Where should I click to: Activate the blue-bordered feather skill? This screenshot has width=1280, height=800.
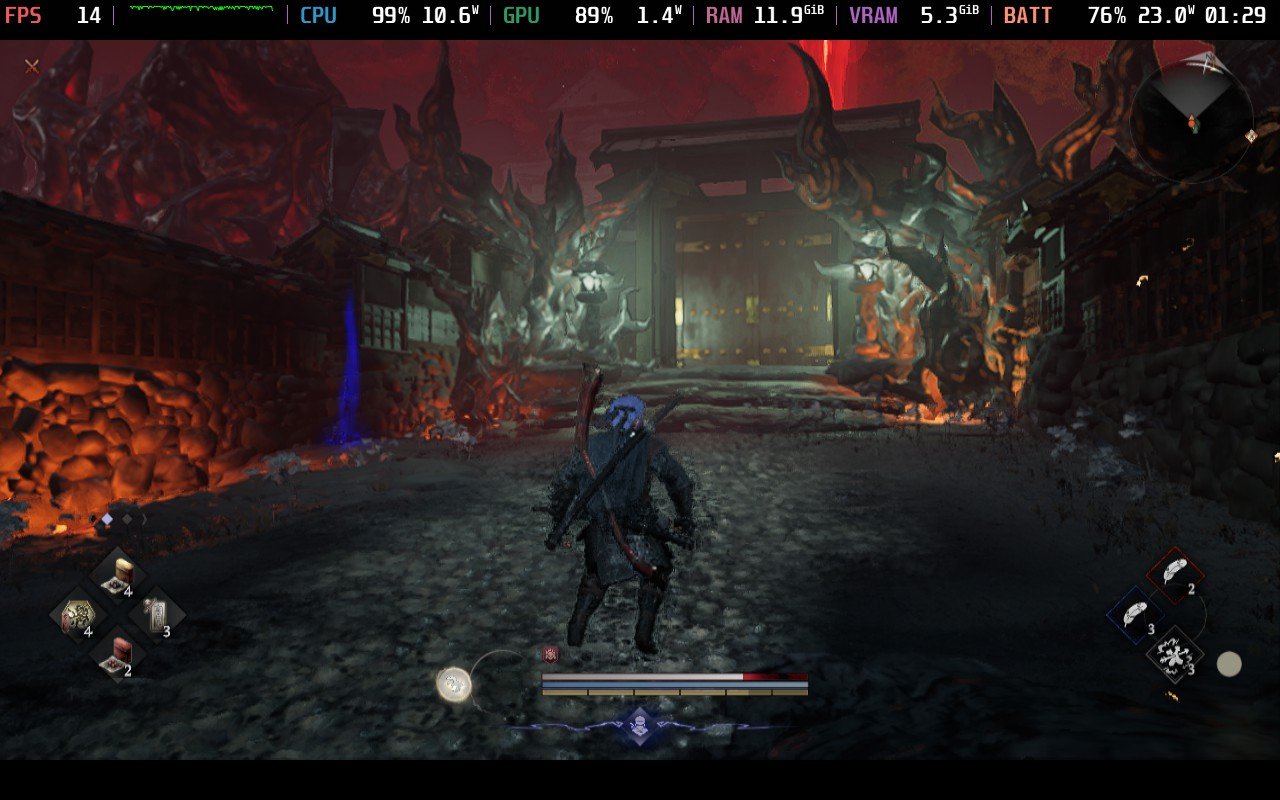point(1135,614)
